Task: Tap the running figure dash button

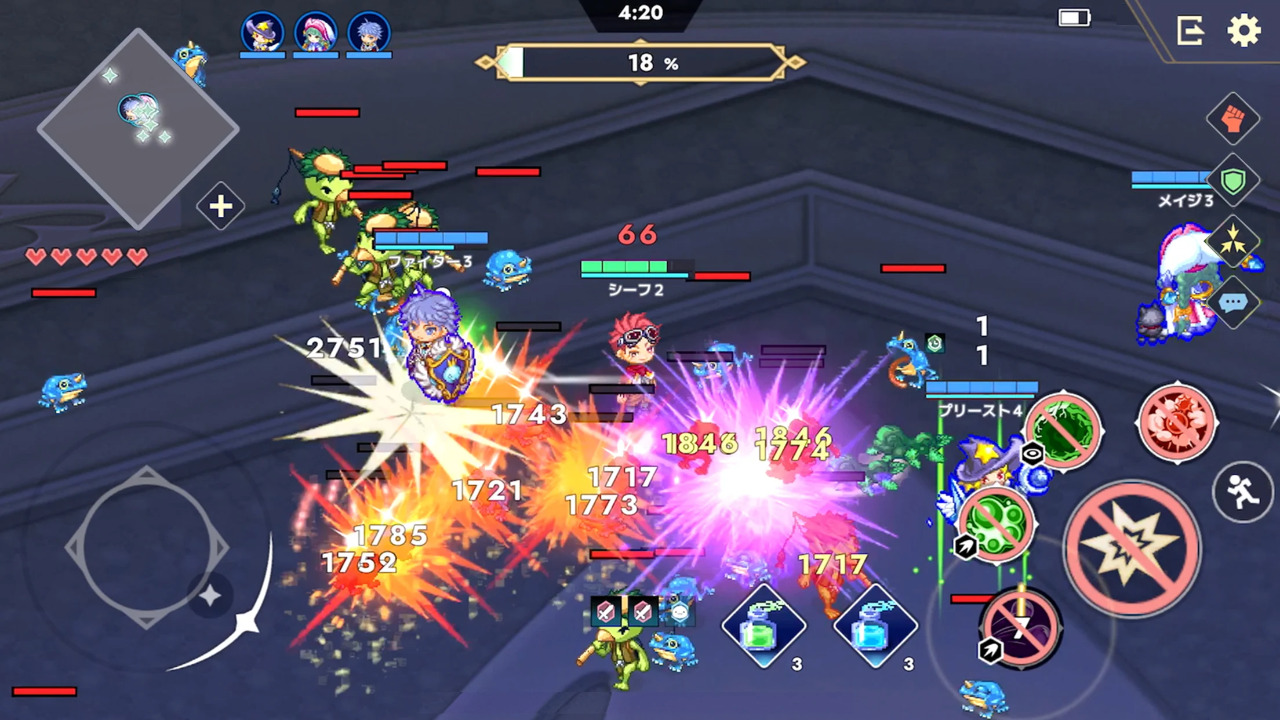Action: tap(1242, 492)
